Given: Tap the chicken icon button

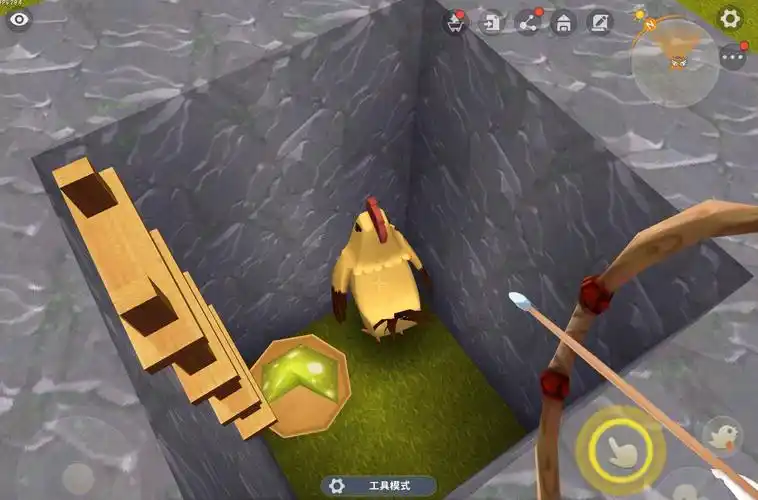Looking at the screenshot, I should [x=722, y=435].
